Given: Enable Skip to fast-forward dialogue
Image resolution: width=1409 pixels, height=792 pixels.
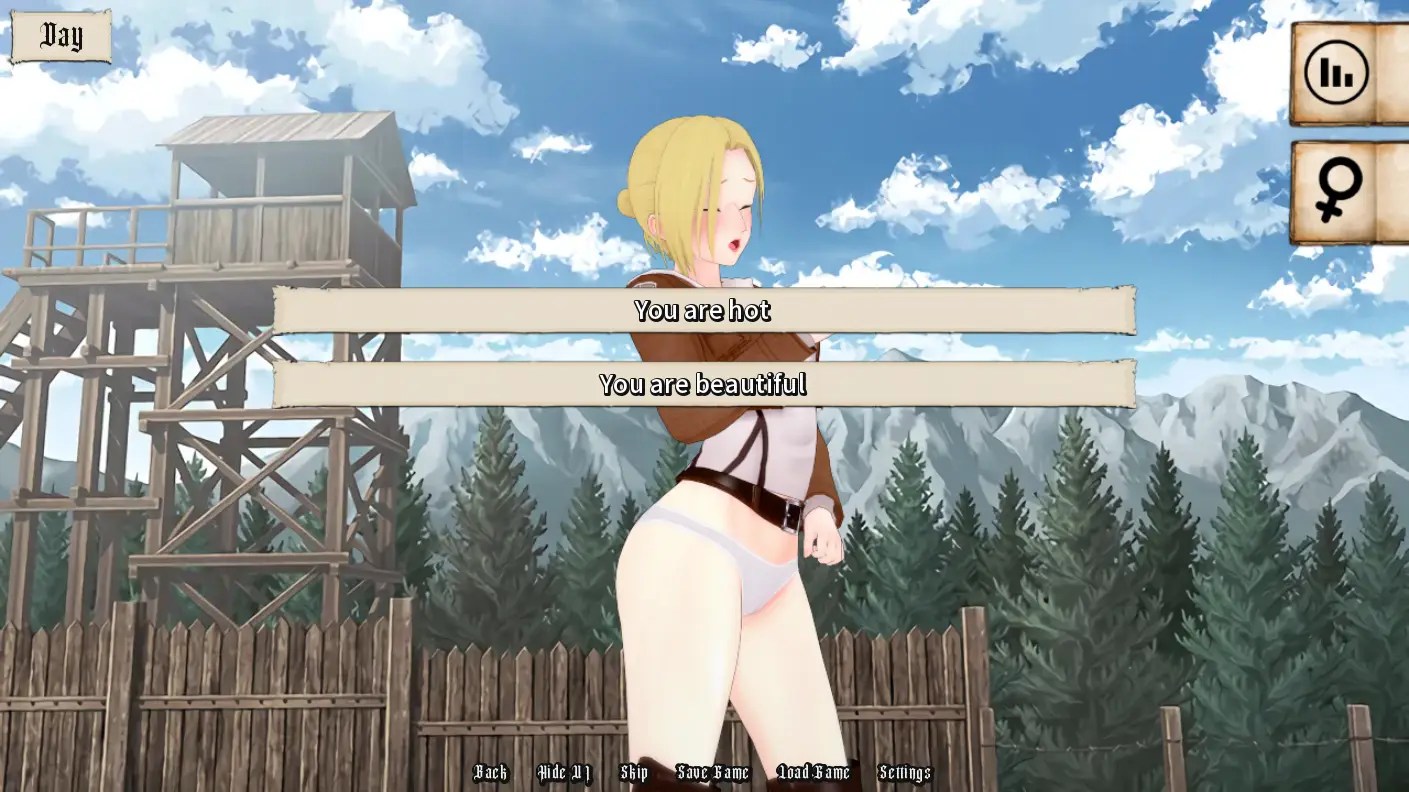Looking at the screenshot, I should [x=636, y=772].
